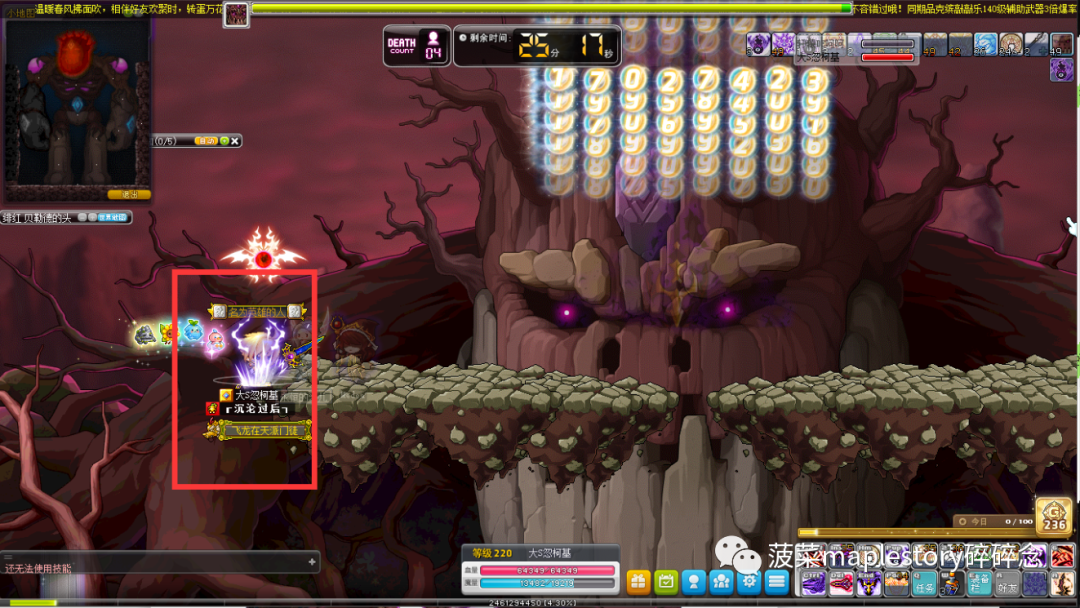Close the (0/5) tracker bar

click(236, 141)
